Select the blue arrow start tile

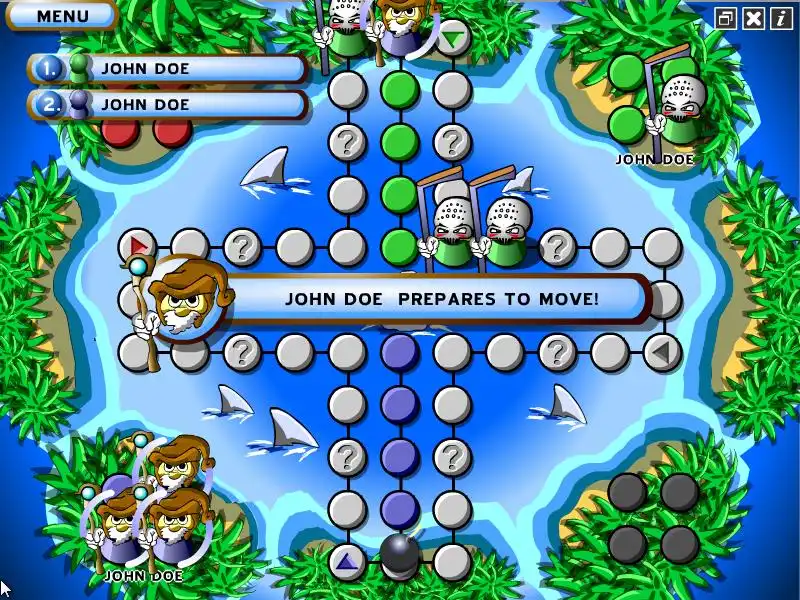coord(347,562)
